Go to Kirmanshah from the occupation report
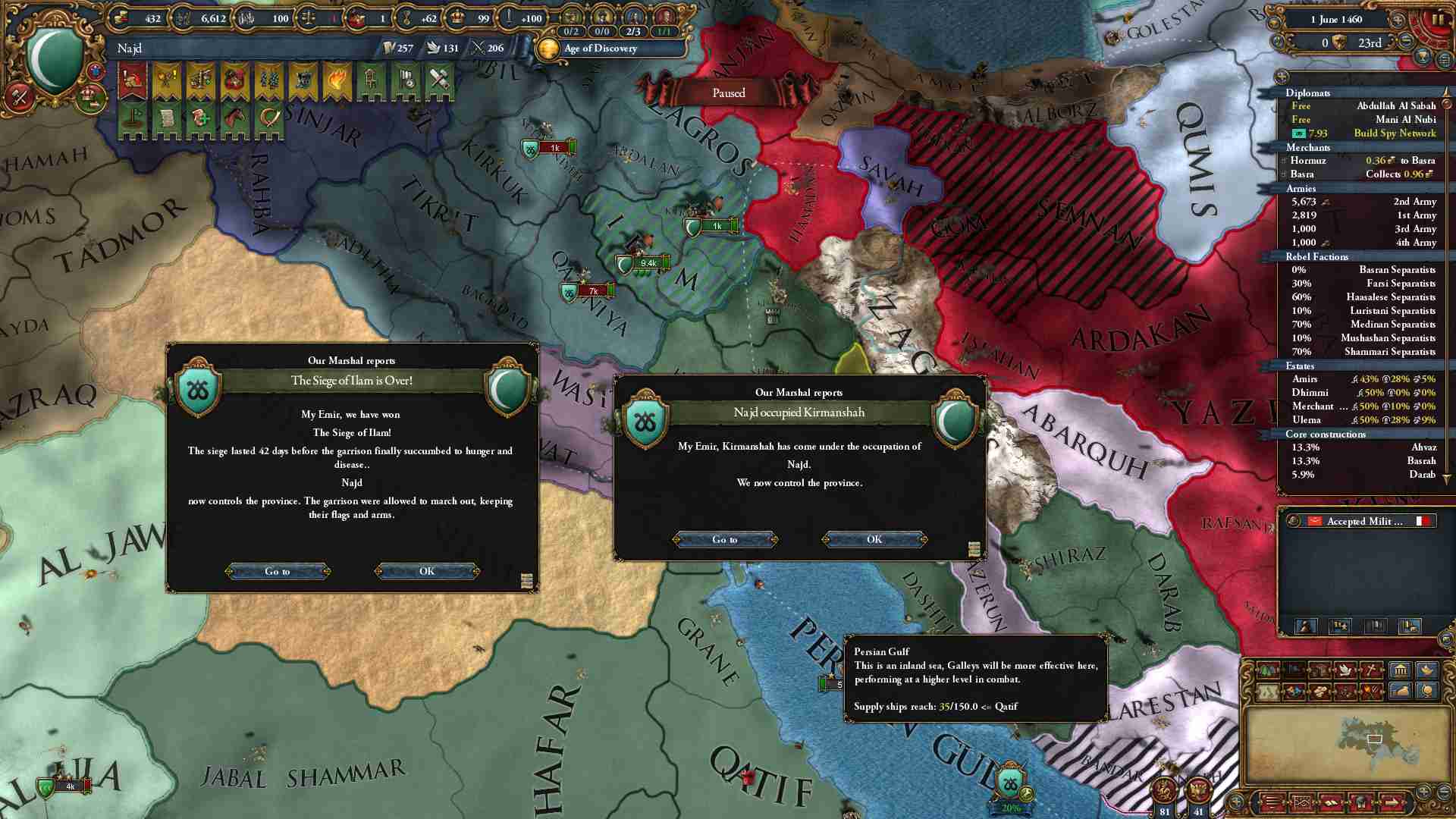This screenshot has height=819, width=1456. click(724, 539)
